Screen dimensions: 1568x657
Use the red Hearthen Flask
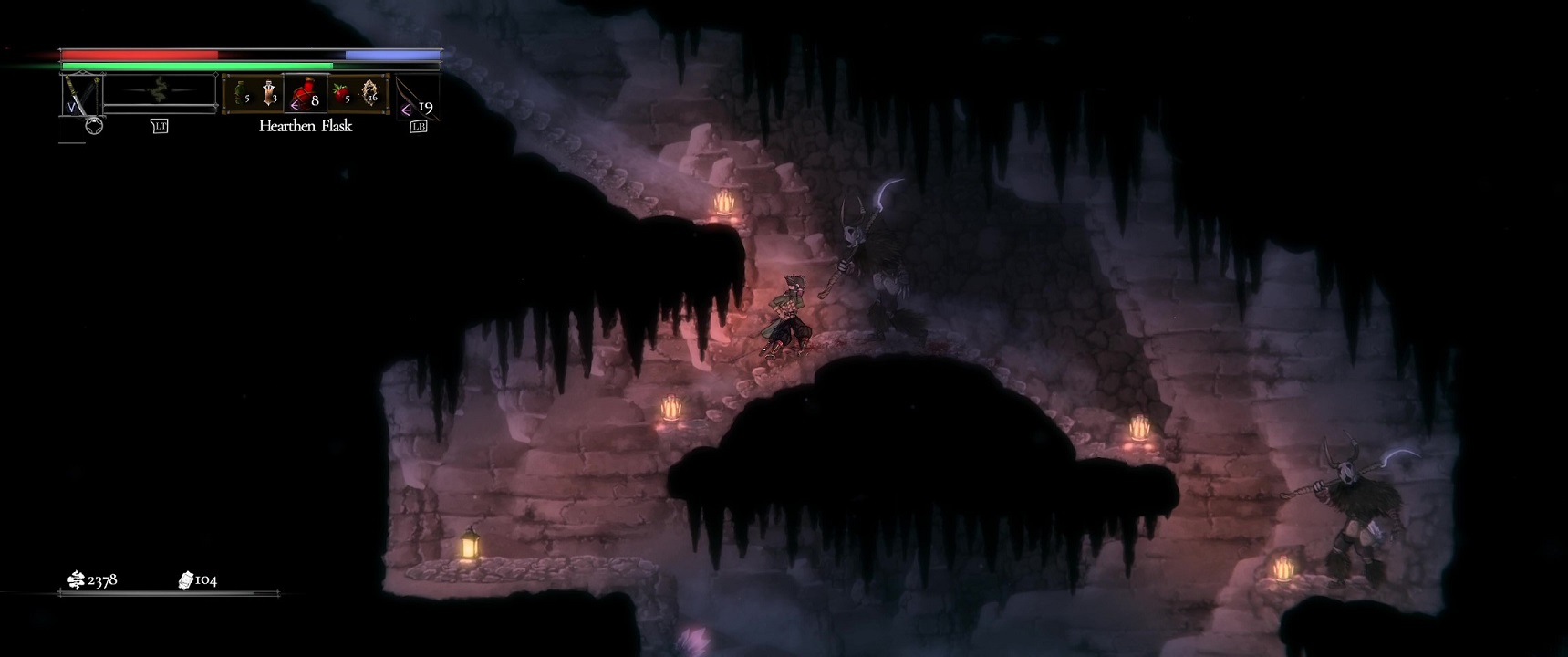point(305,94)
